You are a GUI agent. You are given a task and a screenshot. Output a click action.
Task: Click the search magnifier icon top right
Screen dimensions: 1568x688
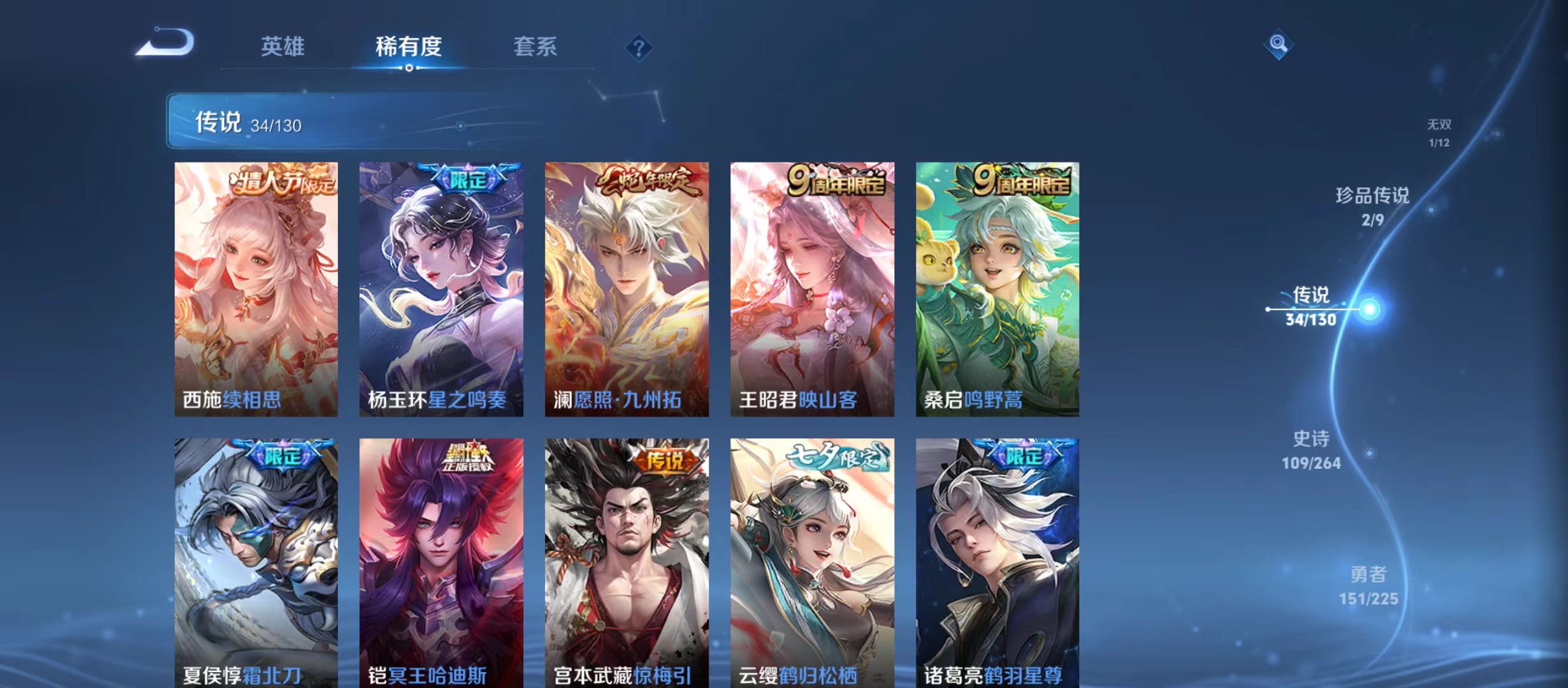pyautogui.click(x=1280, y=45)
